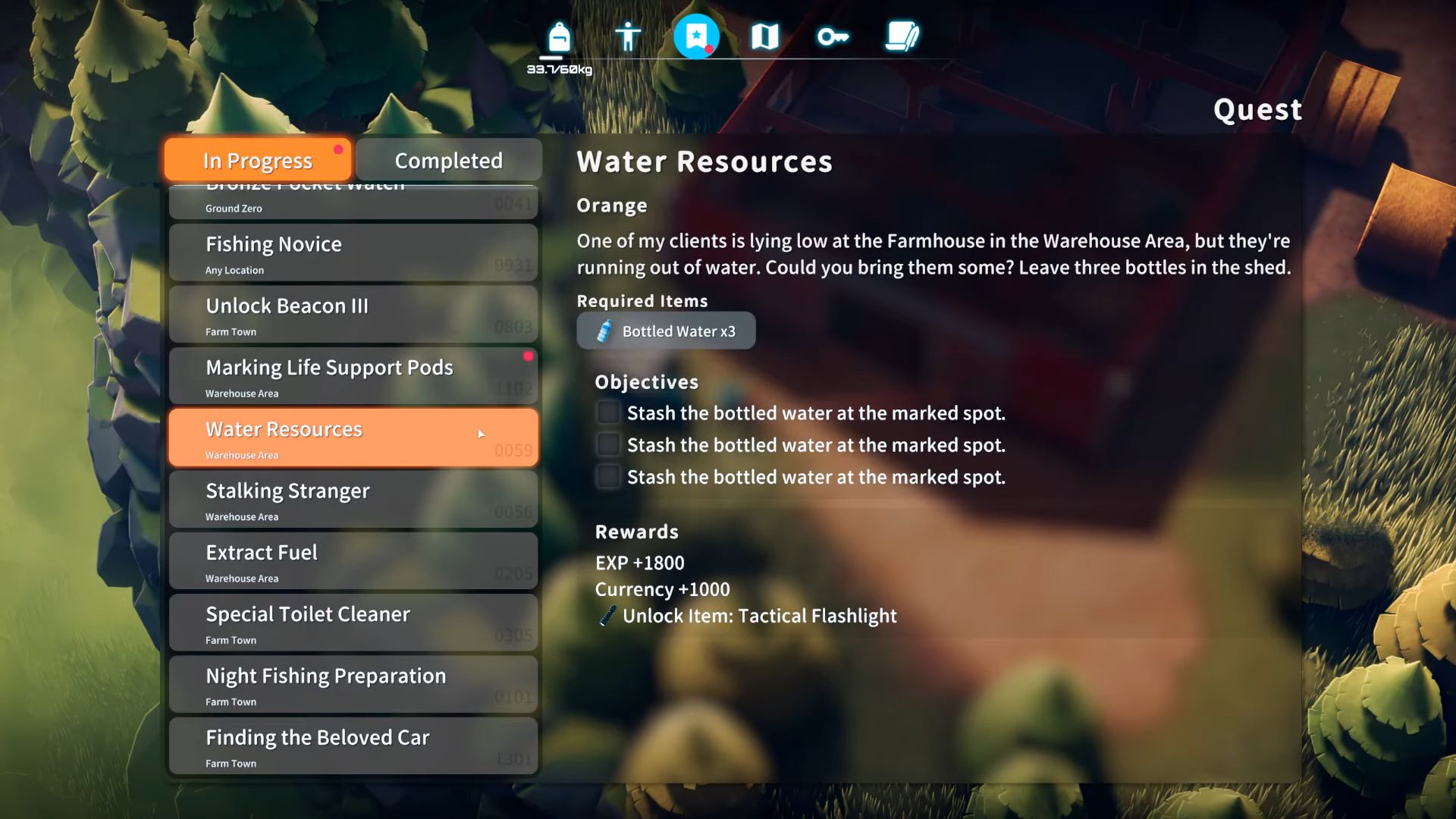Open the inventory bag icon
Screen dimensions: 1456x819
pos(557,35)
